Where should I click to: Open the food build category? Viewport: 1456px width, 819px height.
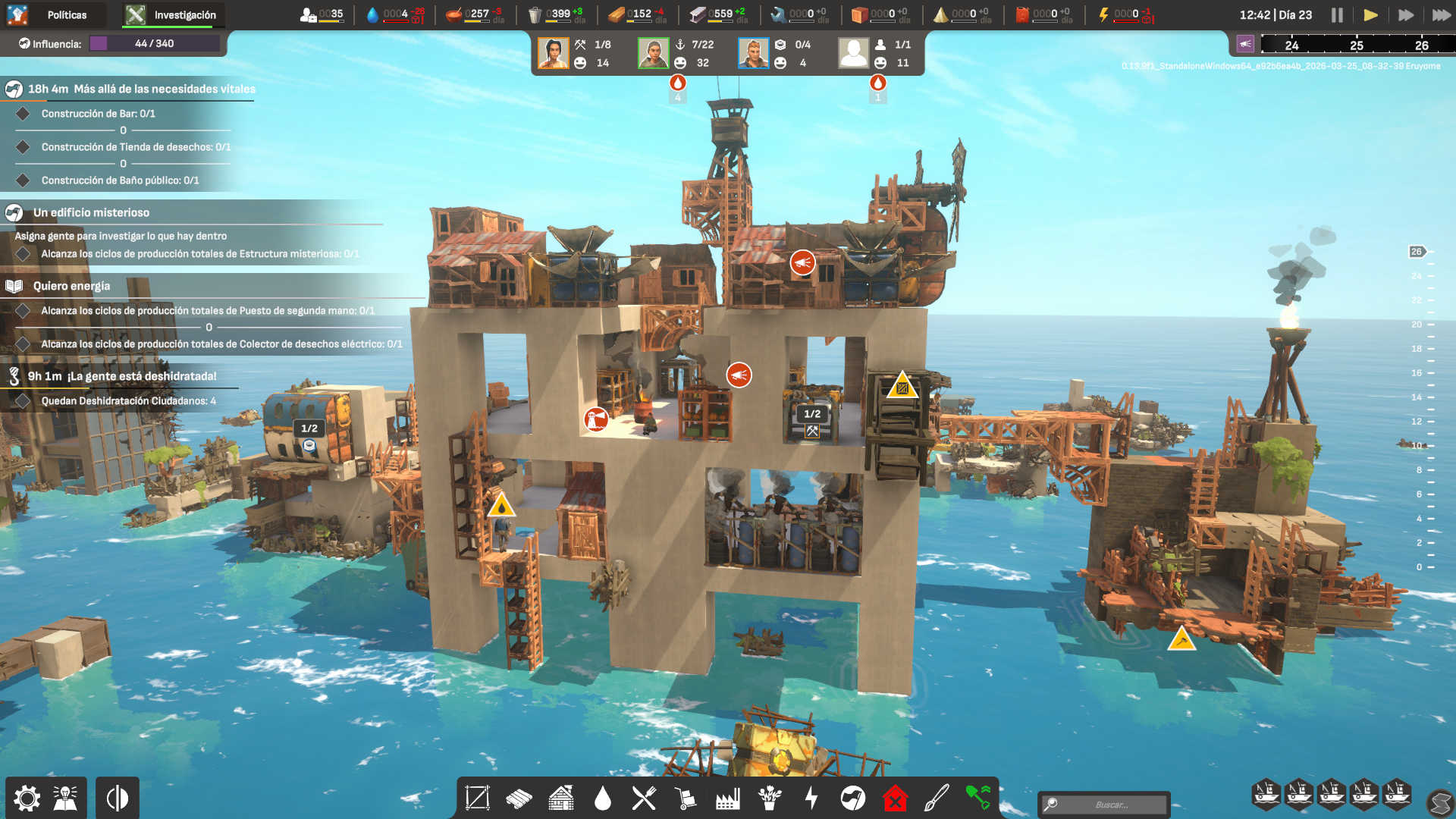coord(644,798)
